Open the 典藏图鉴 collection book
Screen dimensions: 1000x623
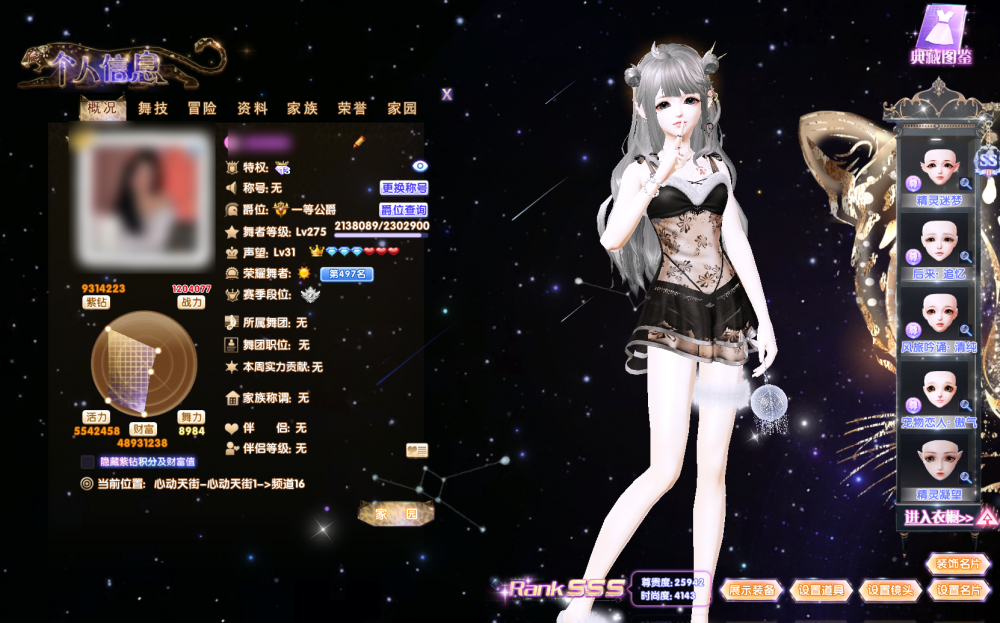click(x=941, y=37)
